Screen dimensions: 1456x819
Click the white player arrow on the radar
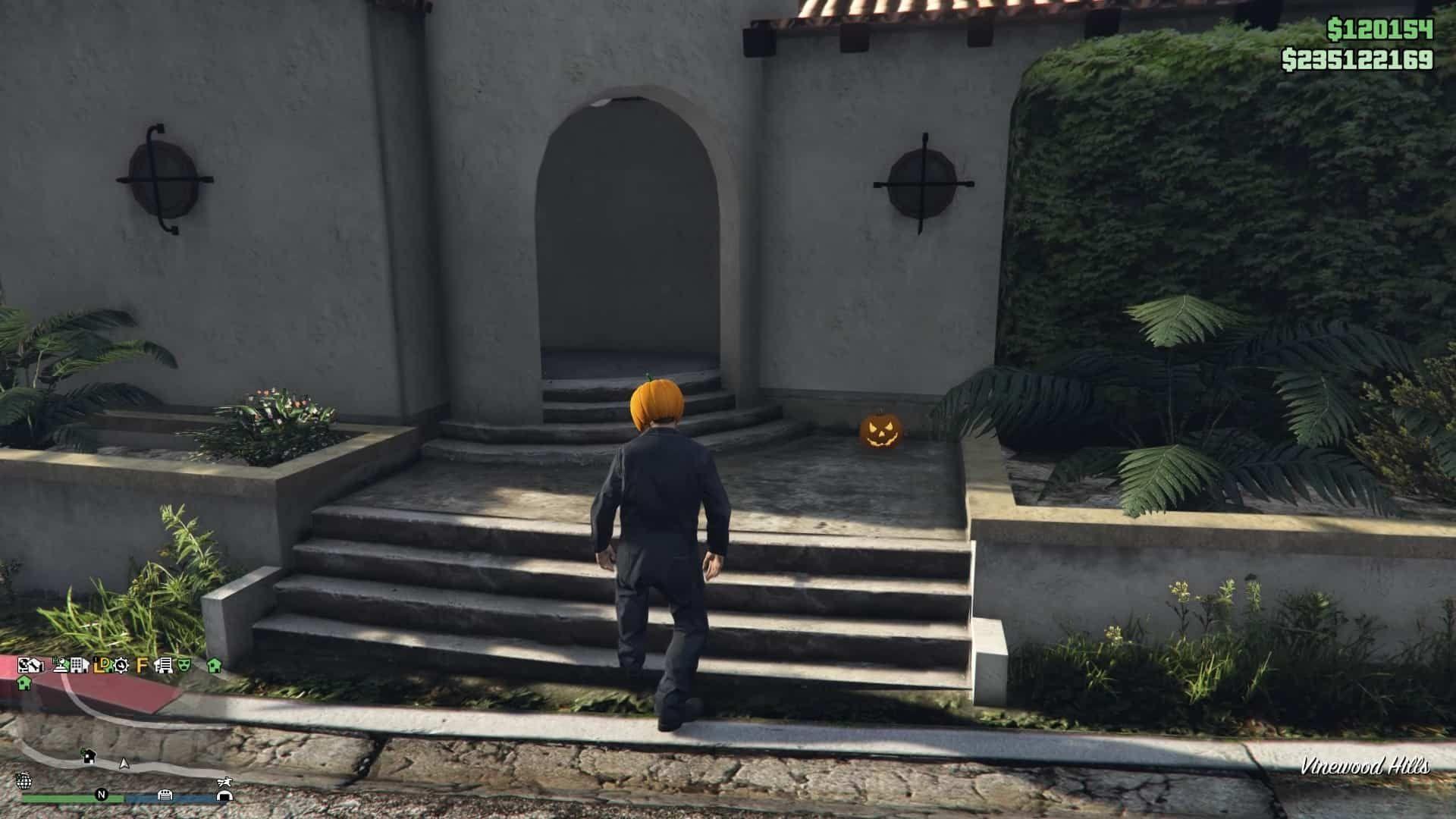coord(123,764)
